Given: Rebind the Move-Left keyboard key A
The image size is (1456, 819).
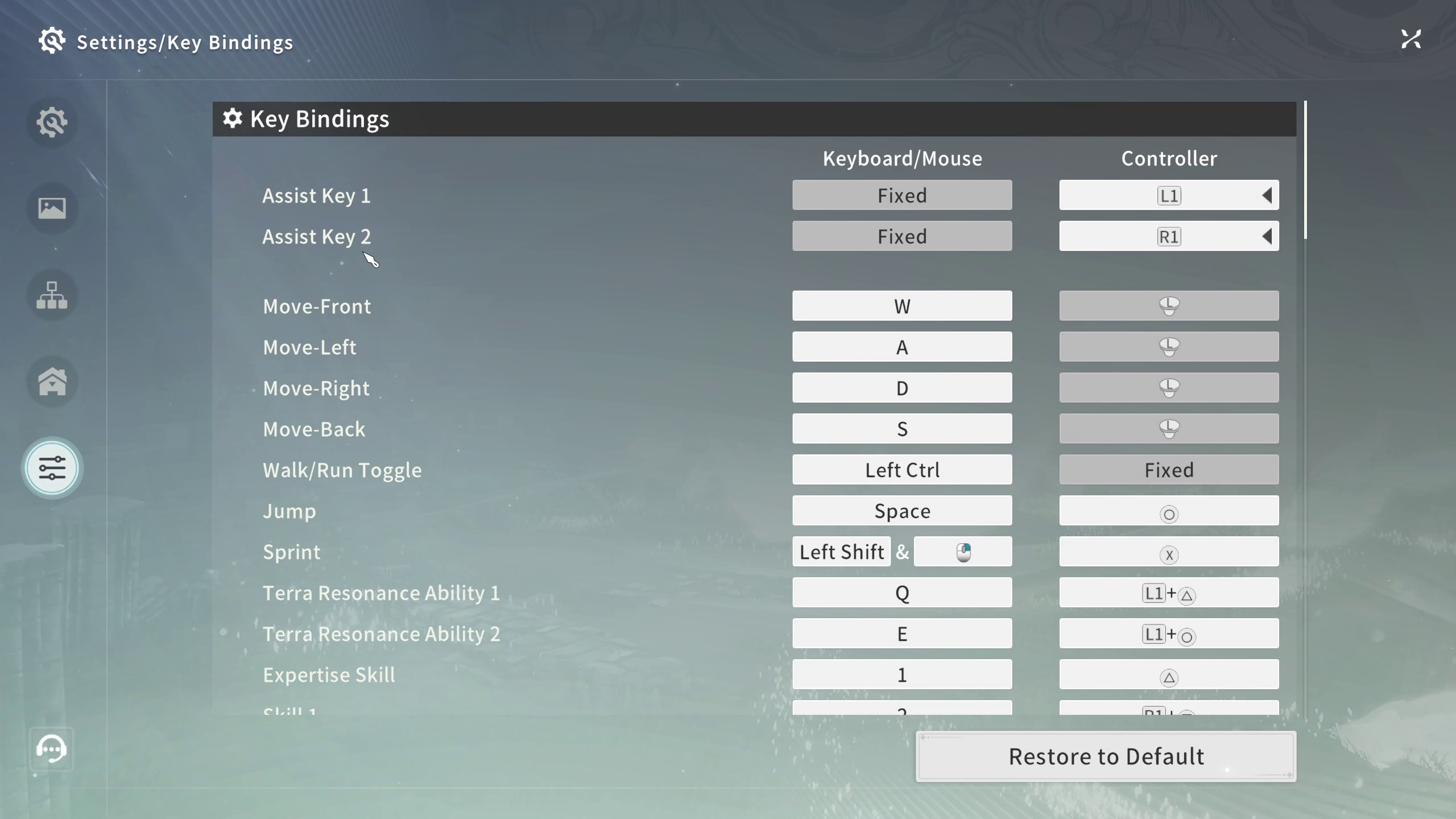Looking at the screenshot, I should [x=902, y=347].
